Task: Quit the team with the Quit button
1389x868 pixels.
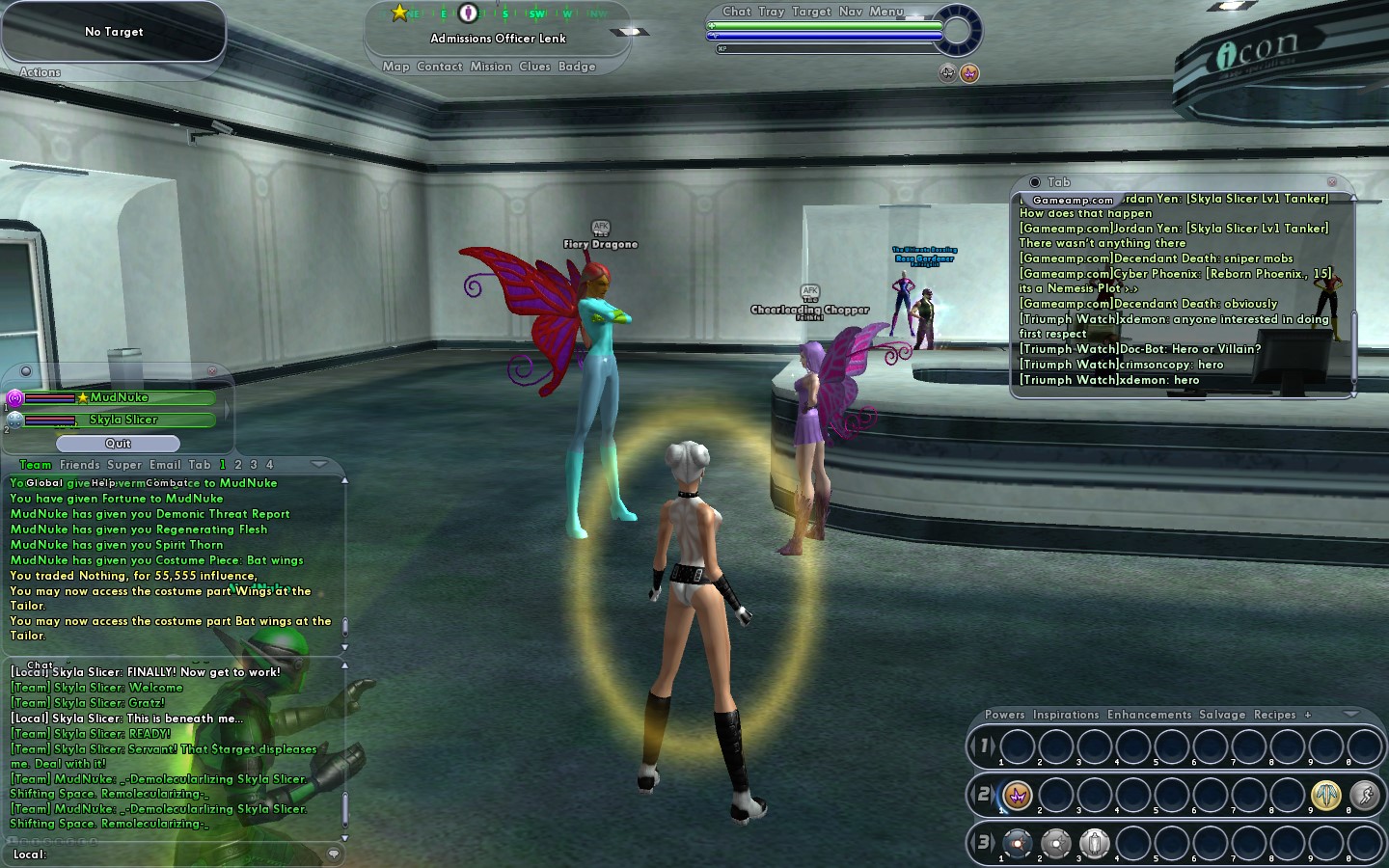Action: tap(118, 444)
